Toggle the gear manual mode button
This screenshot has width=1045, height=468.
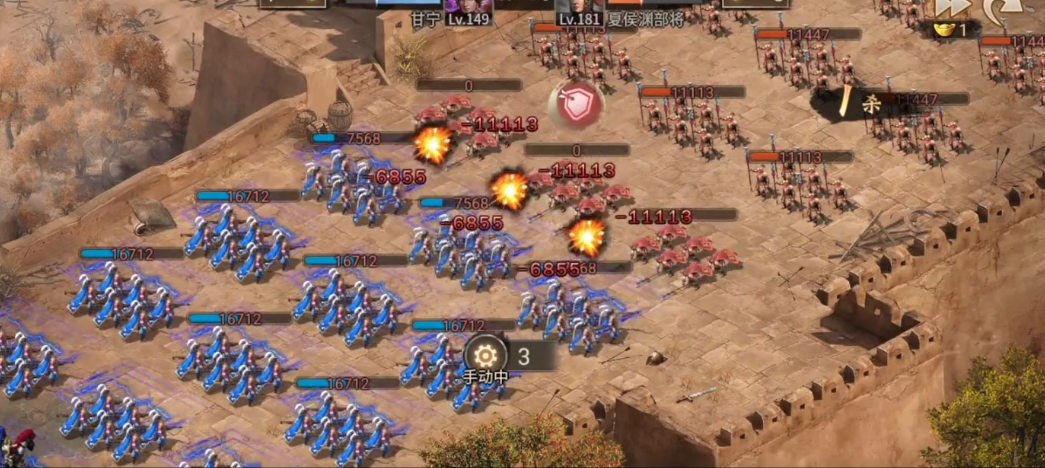click(x=486, y=355)
